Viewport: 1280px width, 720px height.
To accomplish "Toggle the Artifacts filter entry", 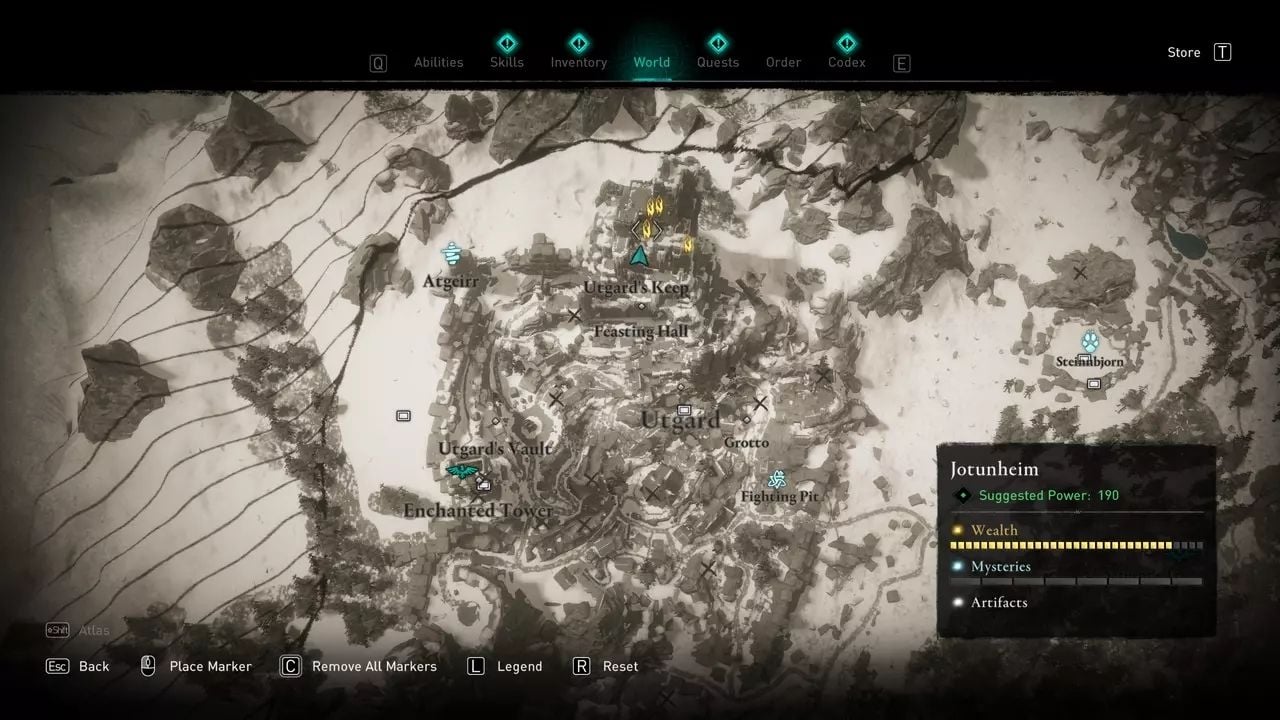I will point(998,602).
